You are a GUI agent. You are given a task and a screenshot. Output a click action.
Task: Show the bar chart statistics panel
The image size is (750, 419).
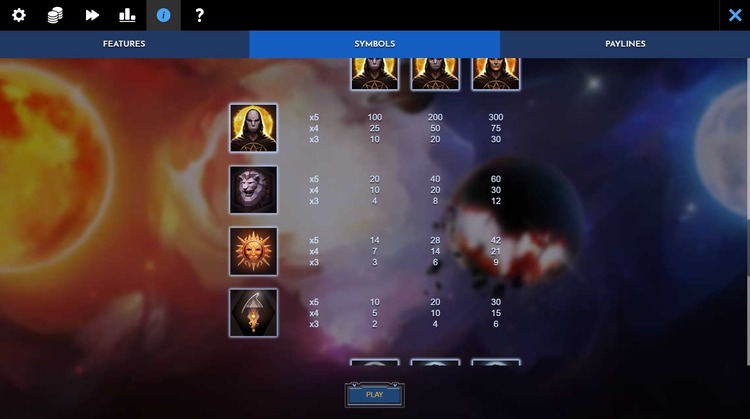[127, 15]
